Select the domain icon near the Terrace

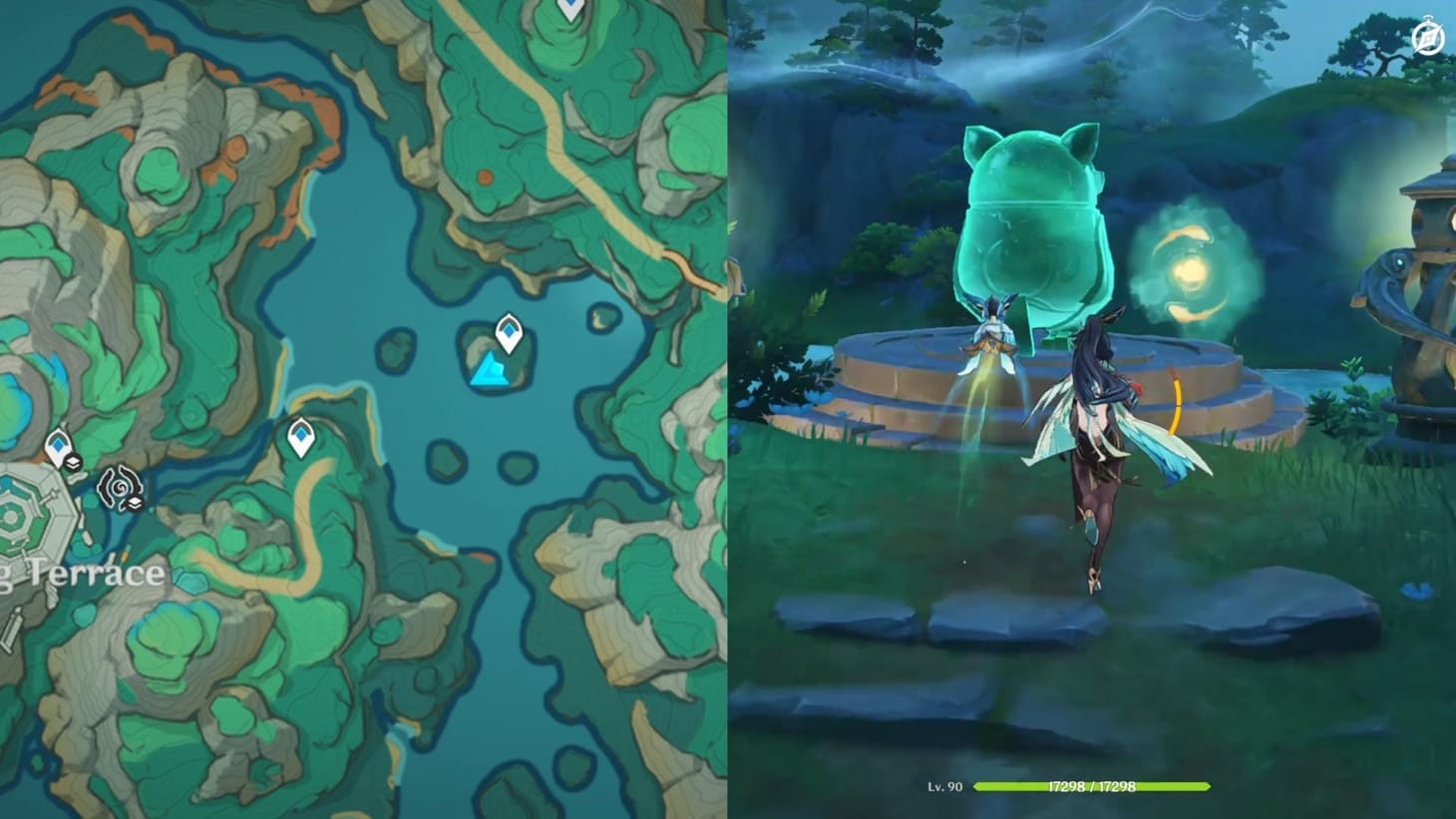[x=119, y=487]
